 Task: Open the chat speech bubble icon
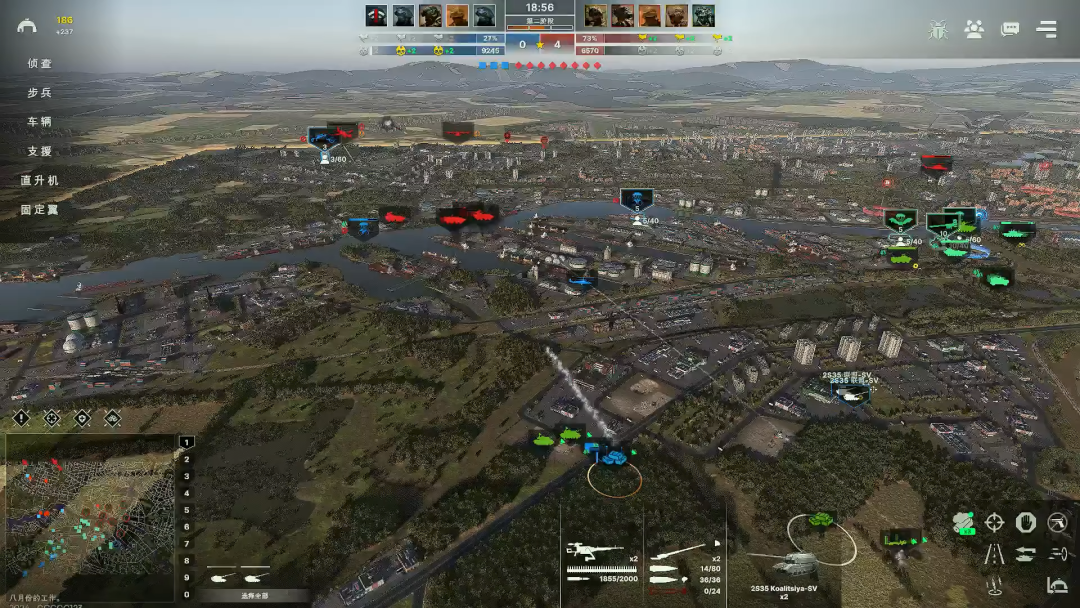(x=1010, y=29)
